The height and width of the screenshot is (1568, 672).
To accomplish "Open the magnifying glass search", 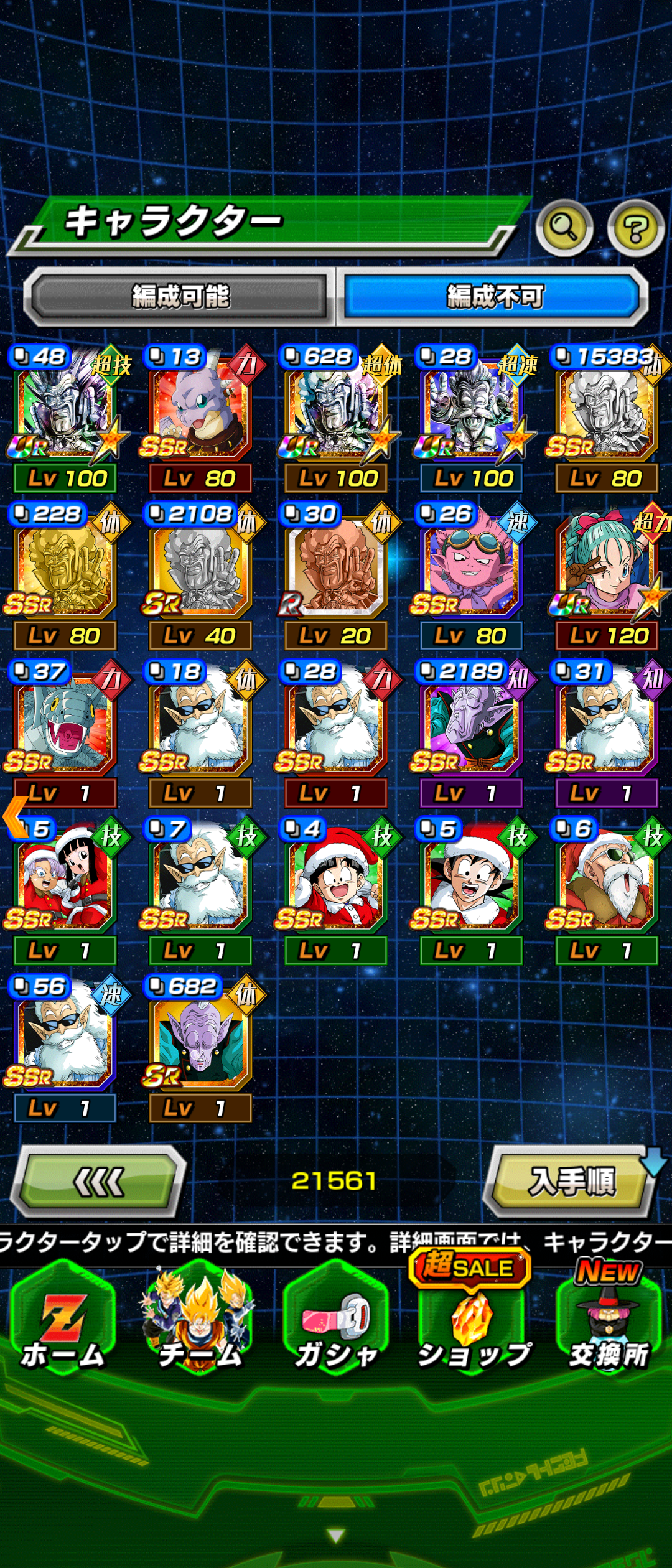I will tap(564, 228).
